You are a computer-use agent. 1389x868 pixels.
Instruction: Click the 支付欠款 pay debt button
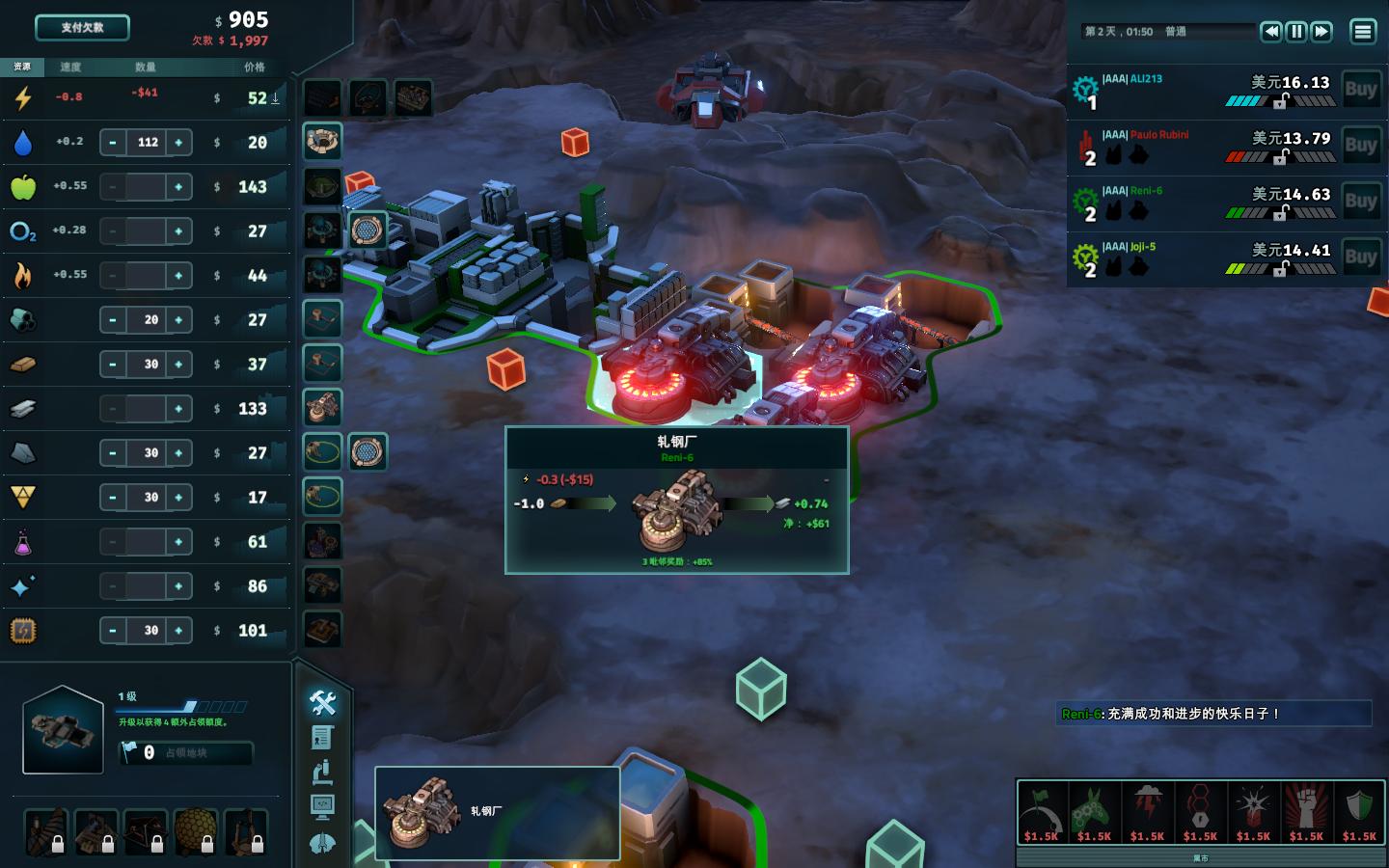coord(82,27)
